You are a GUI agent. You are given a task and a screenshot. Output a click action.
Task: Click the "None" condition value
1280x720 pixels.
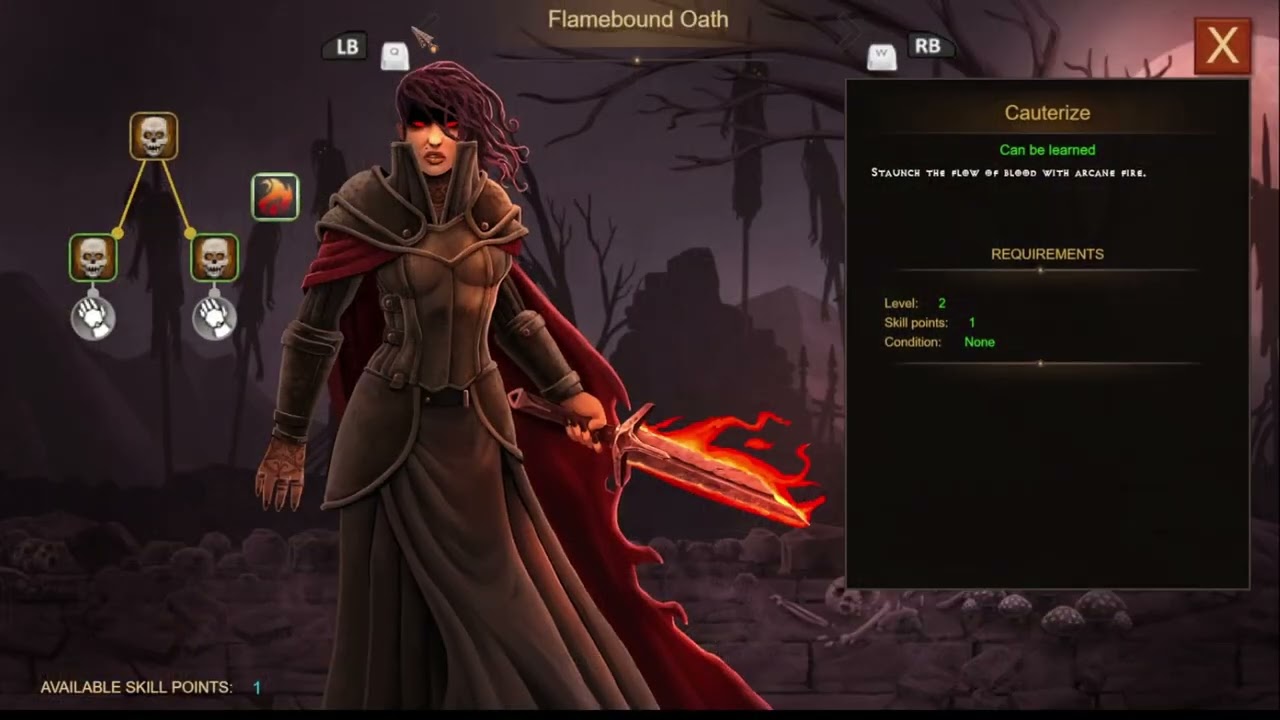979,342
